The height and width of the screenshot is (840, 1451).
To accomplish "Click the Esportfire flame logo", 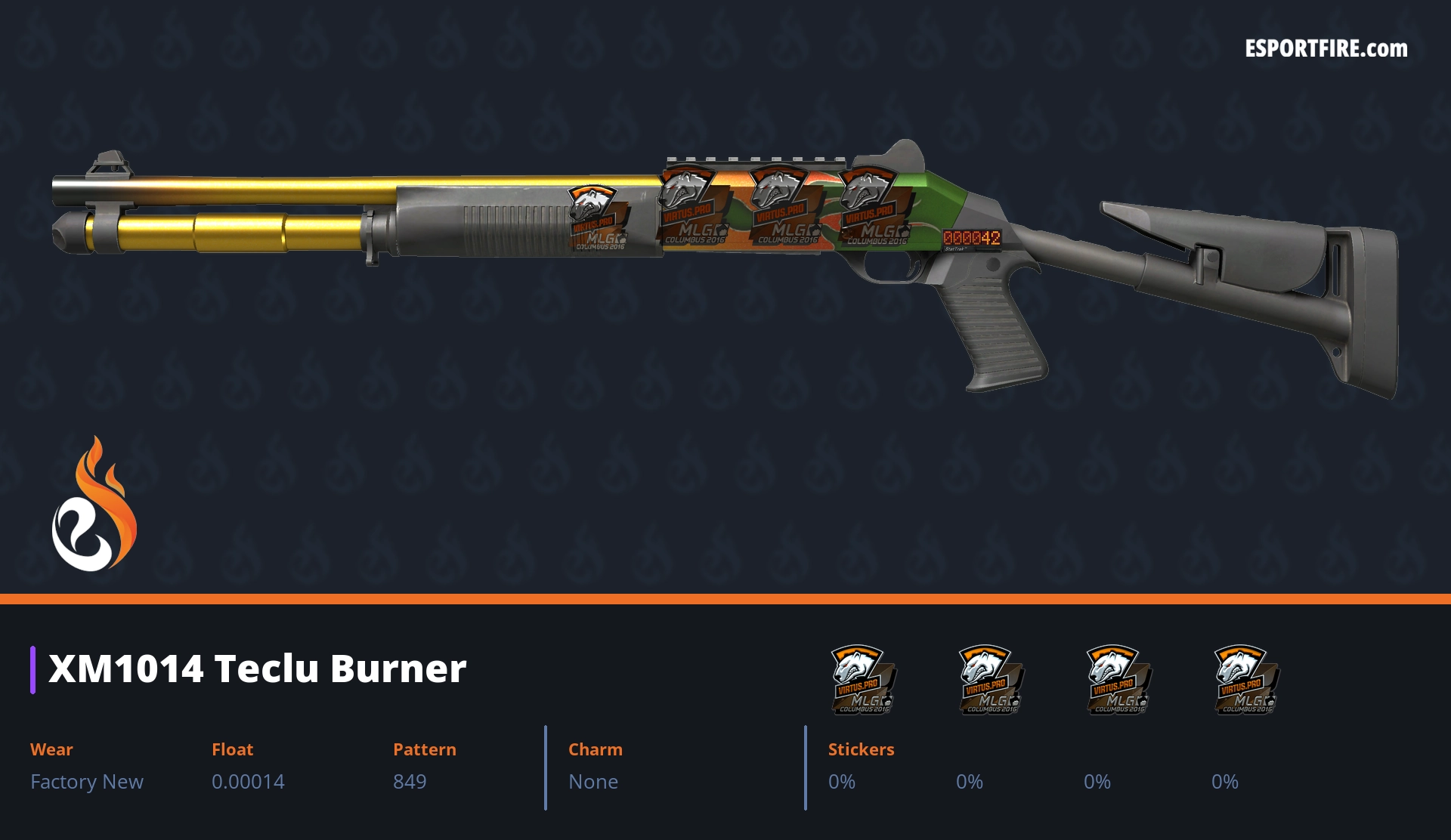I will pos(94,505).
